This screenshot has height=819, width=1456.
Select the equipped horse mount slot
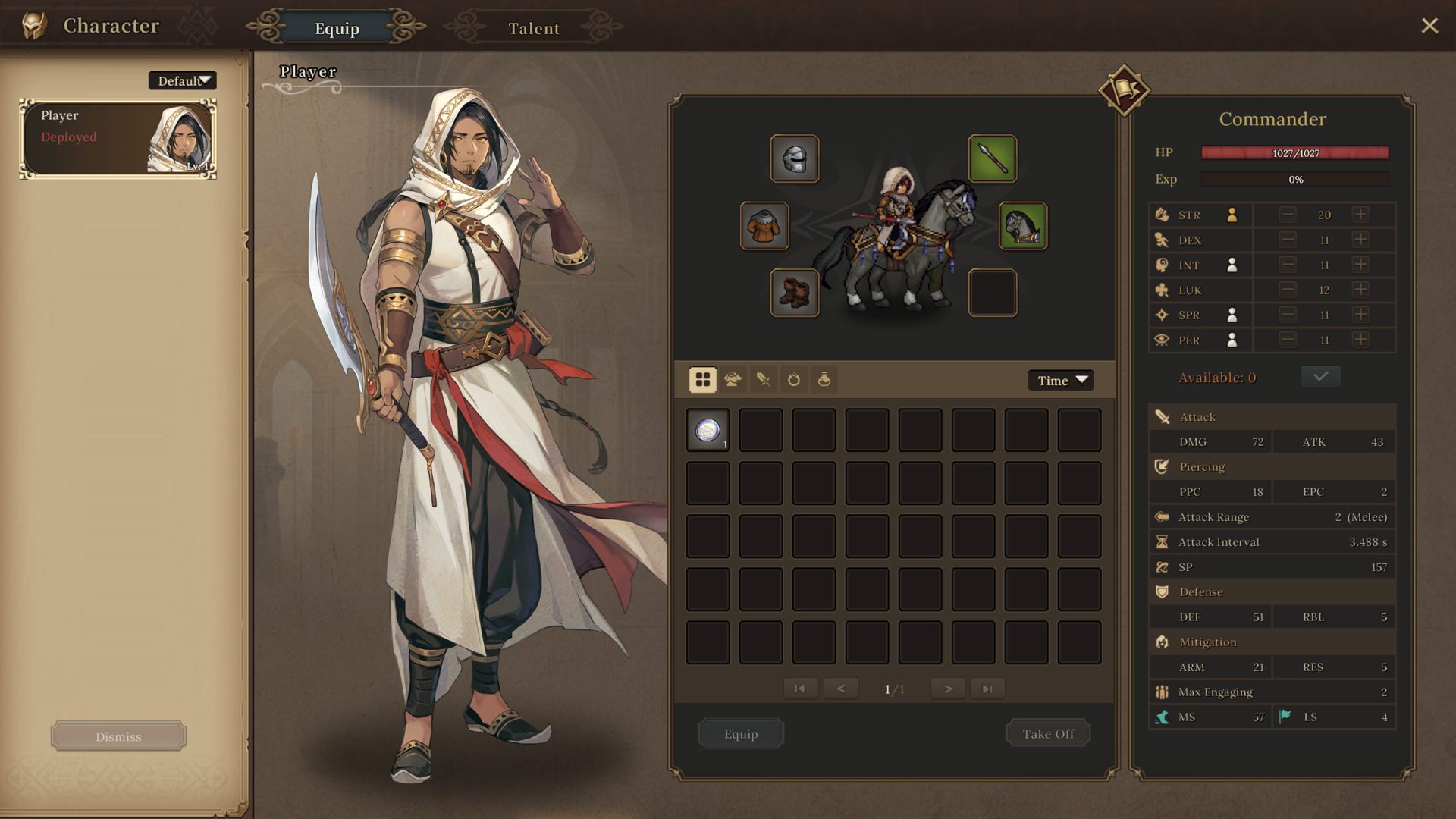[x=1022, y=225]
